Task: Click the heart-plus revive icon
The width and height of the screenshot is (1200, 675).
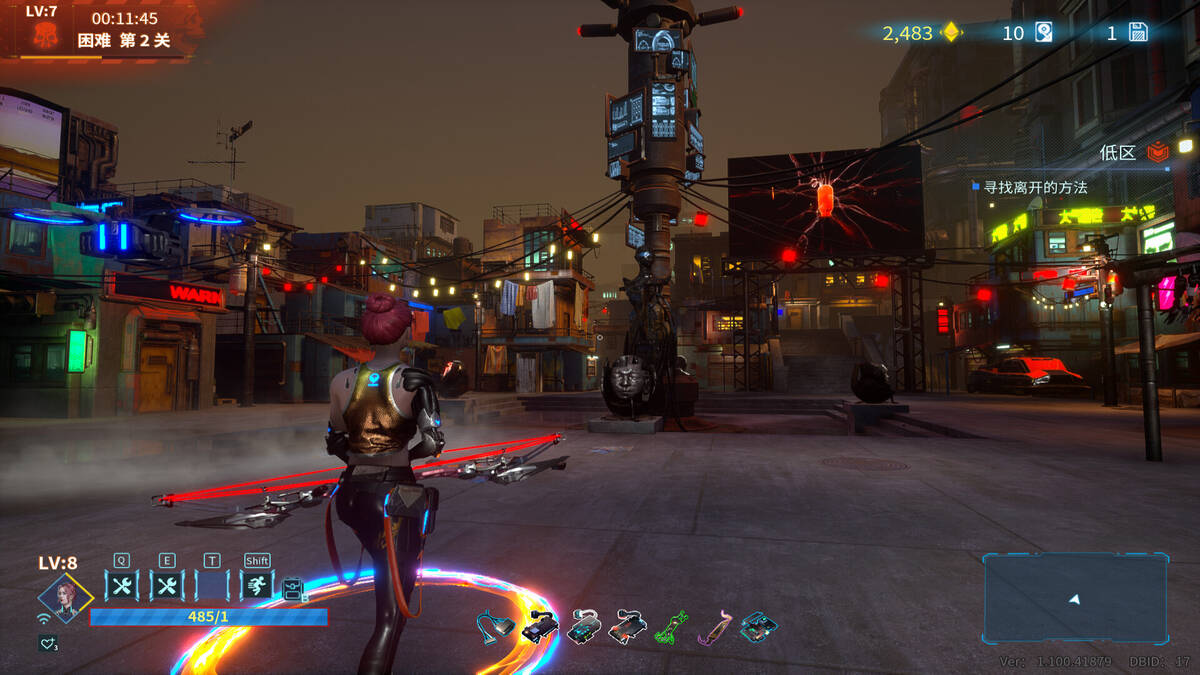Action: pos(48,643)
